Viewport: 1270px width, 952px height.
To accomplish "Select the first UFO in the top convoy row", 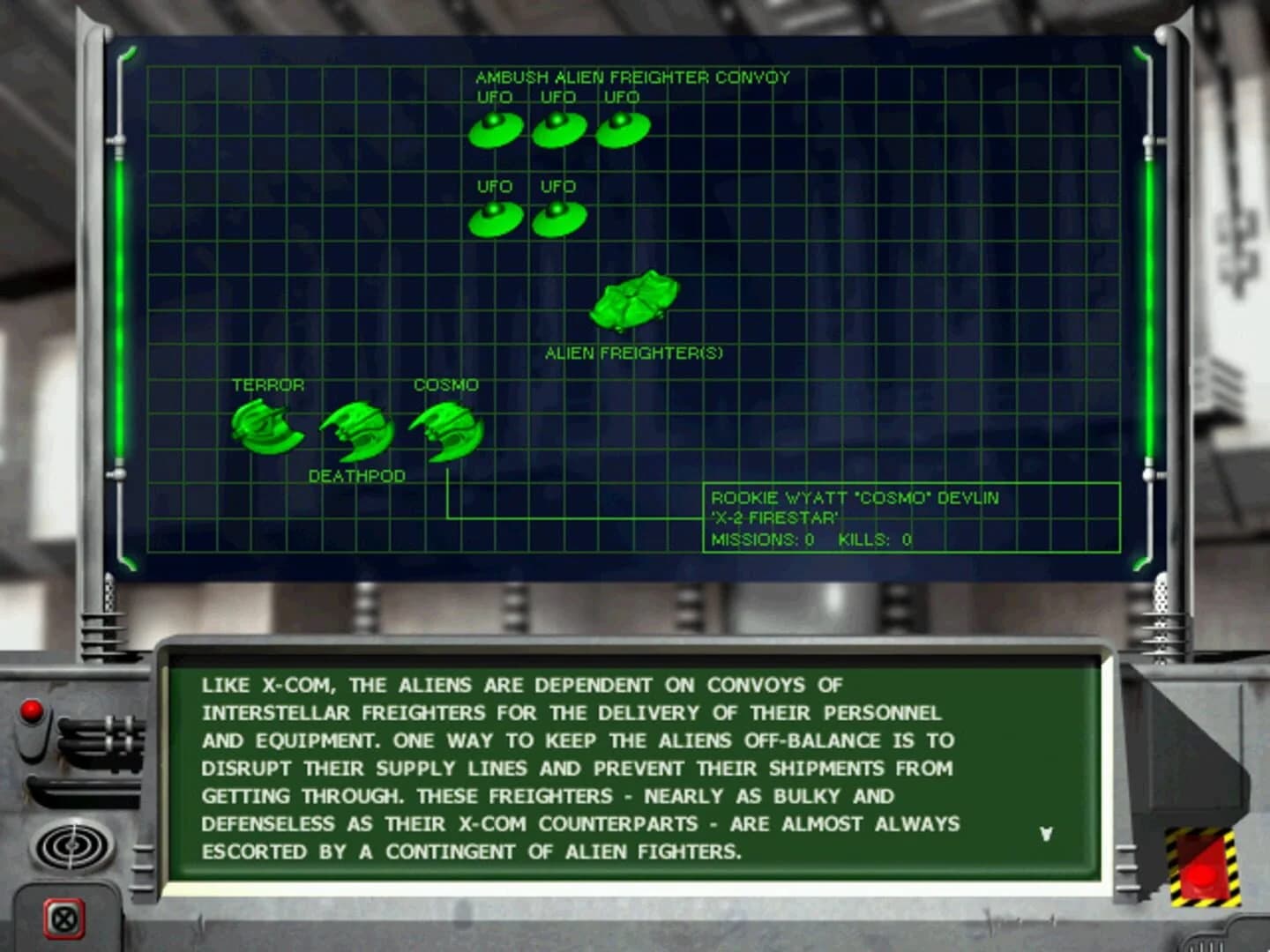I will tap(496, 129).
